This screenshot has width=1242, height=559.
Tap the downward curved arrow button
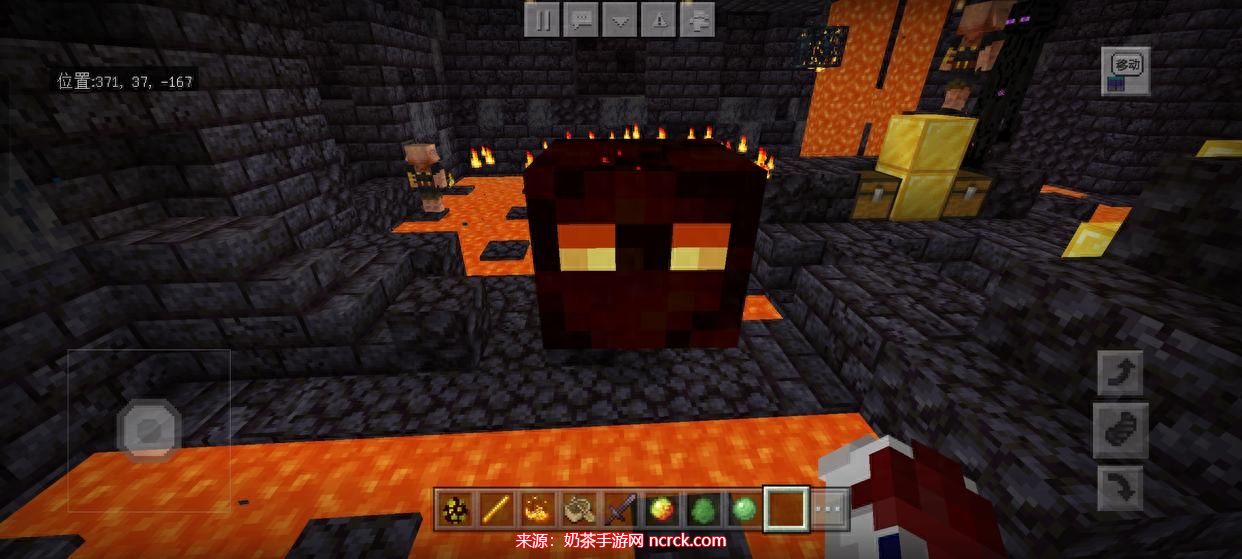pyautogui.click(x=1119, y=489)
